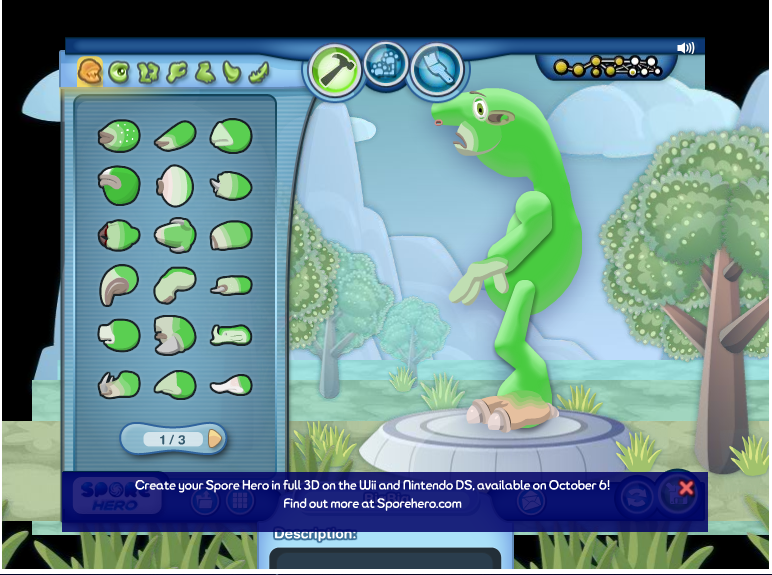The width and height of the screenshot is (772, 575).
Task: Choose the red-lipped mouth part
Action: point(118,236)
